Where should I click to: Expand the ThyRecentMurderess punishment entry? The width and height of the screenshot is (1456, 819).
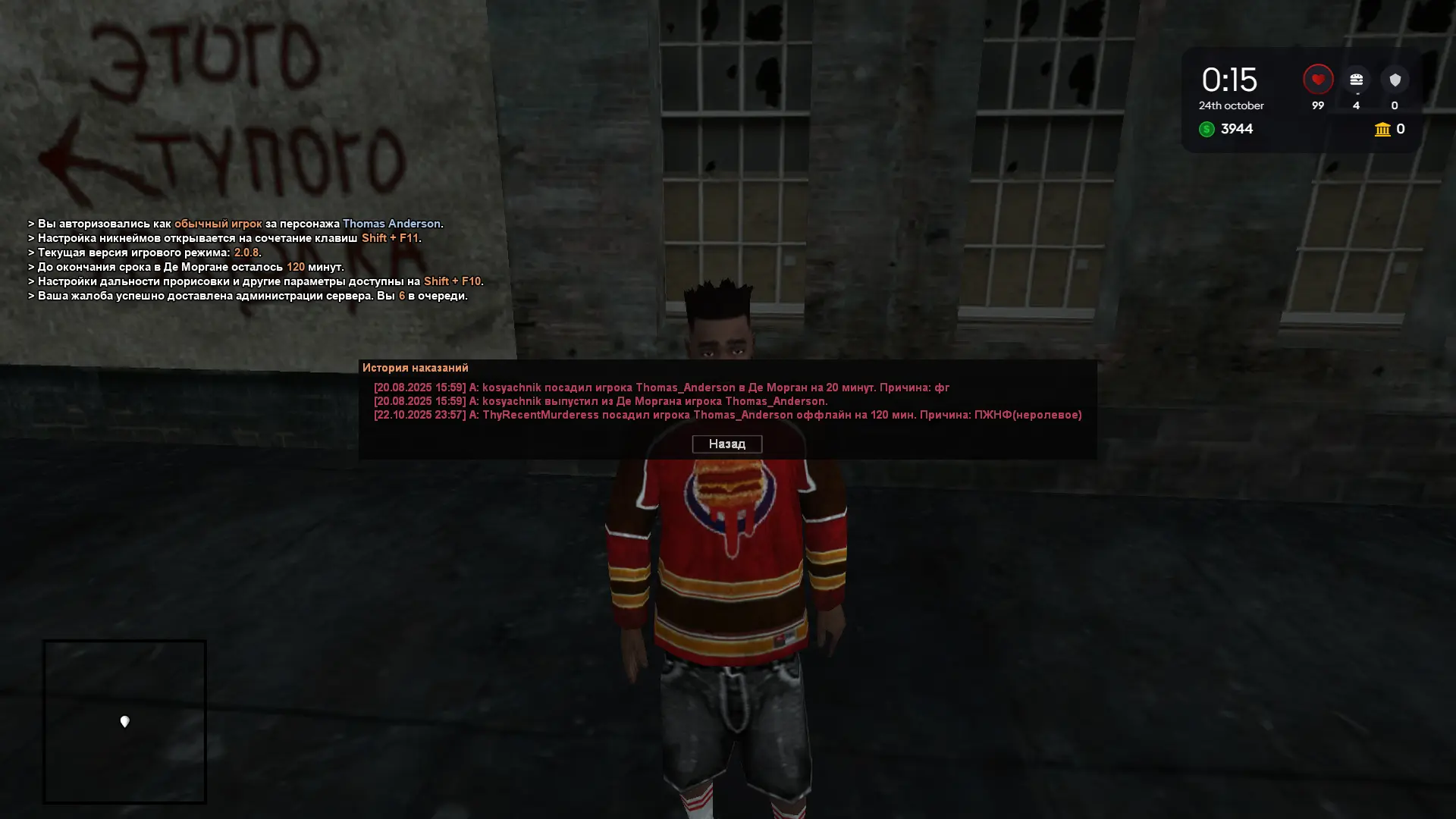point(727,415)
